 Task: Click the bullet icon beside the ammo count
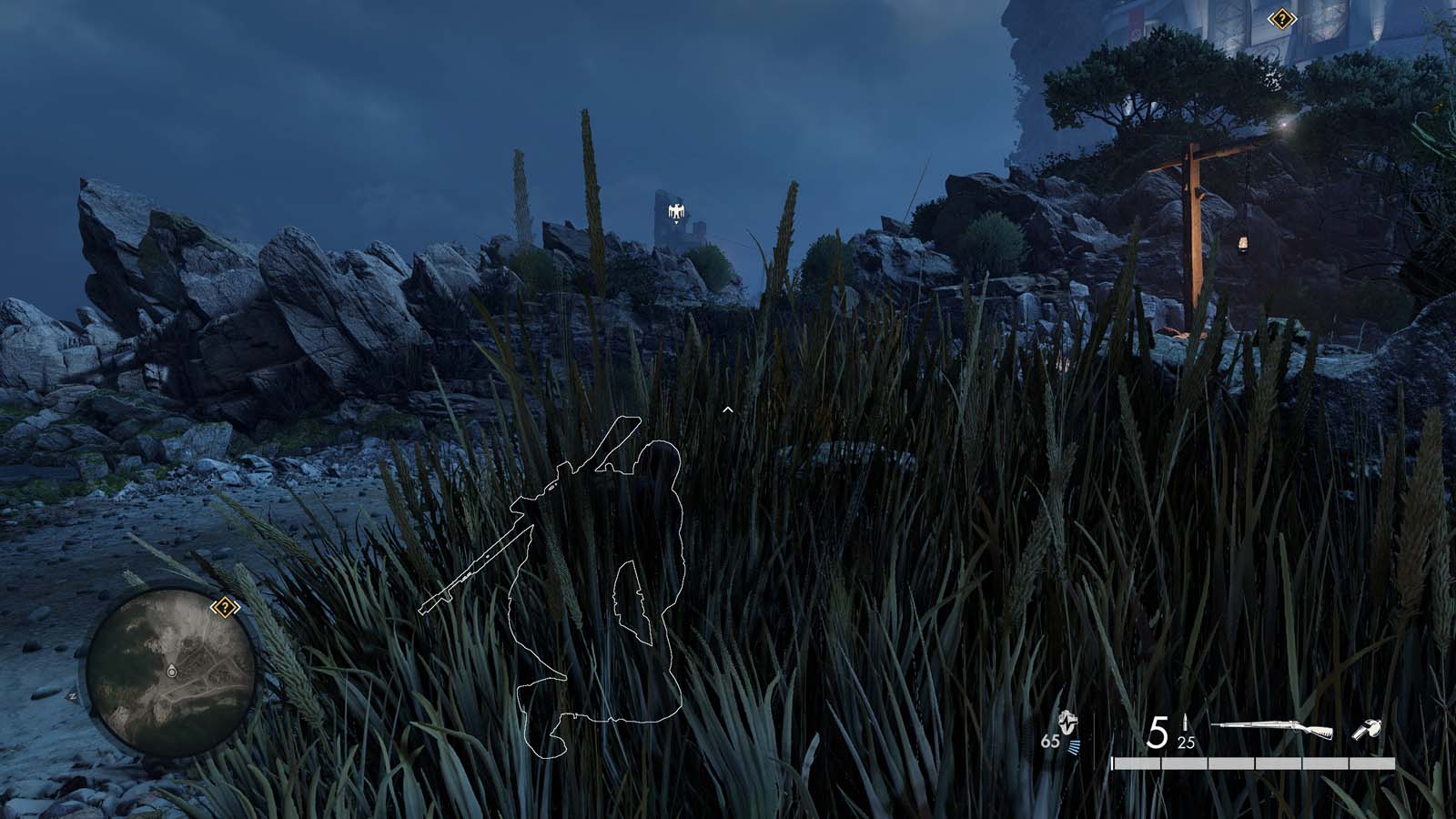pos(1186,720)
